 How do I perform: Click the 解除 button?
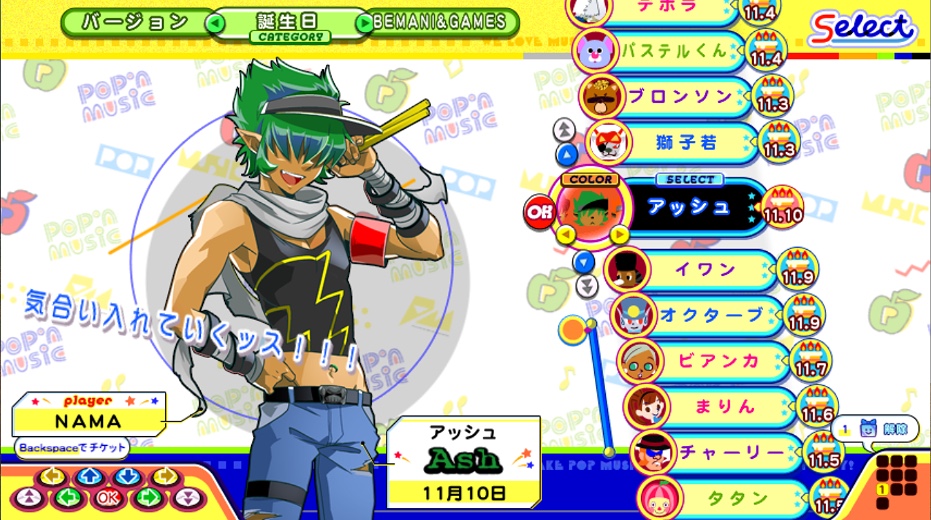pos(877,428)
